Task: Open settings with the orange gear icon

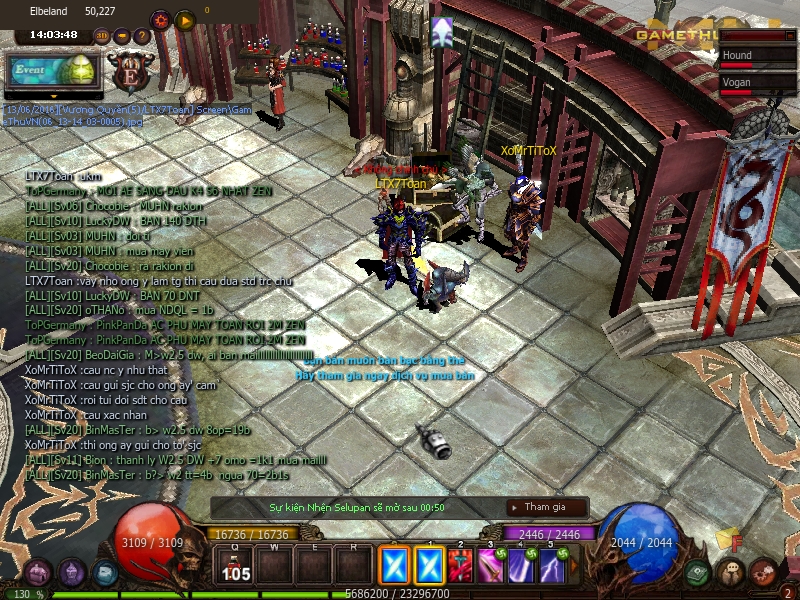Action: click(161, 19)
